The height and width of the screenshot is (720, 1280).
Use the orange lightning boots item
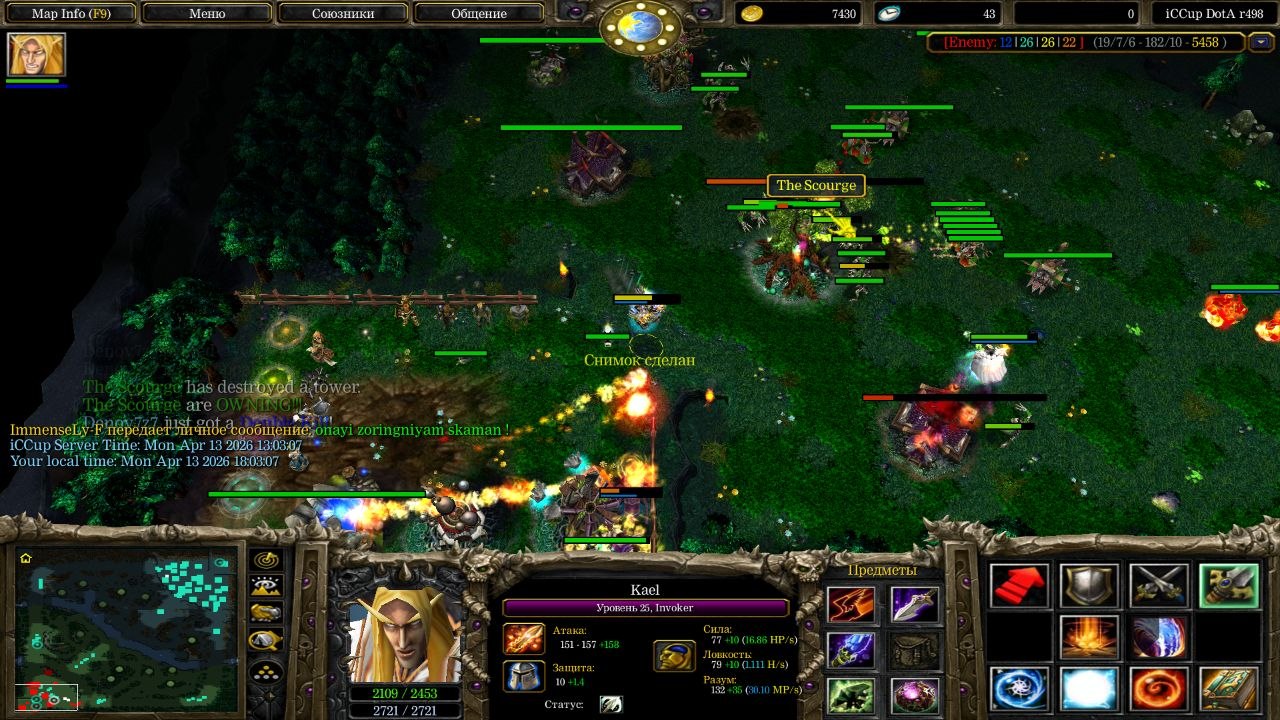tap(851, 605)
